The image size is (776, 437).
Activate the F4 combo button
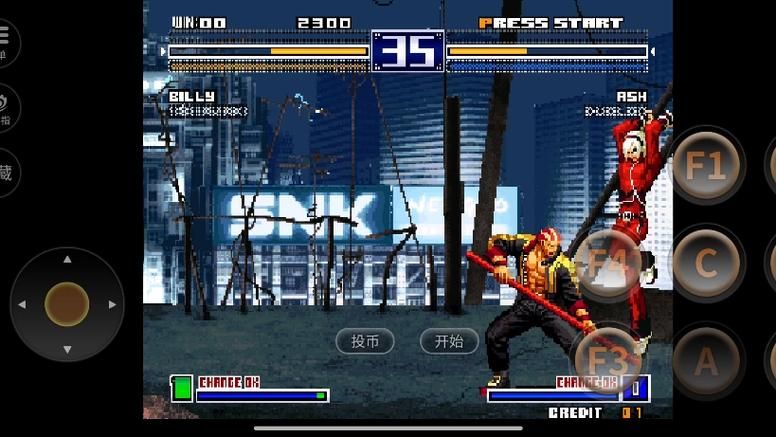608,266
